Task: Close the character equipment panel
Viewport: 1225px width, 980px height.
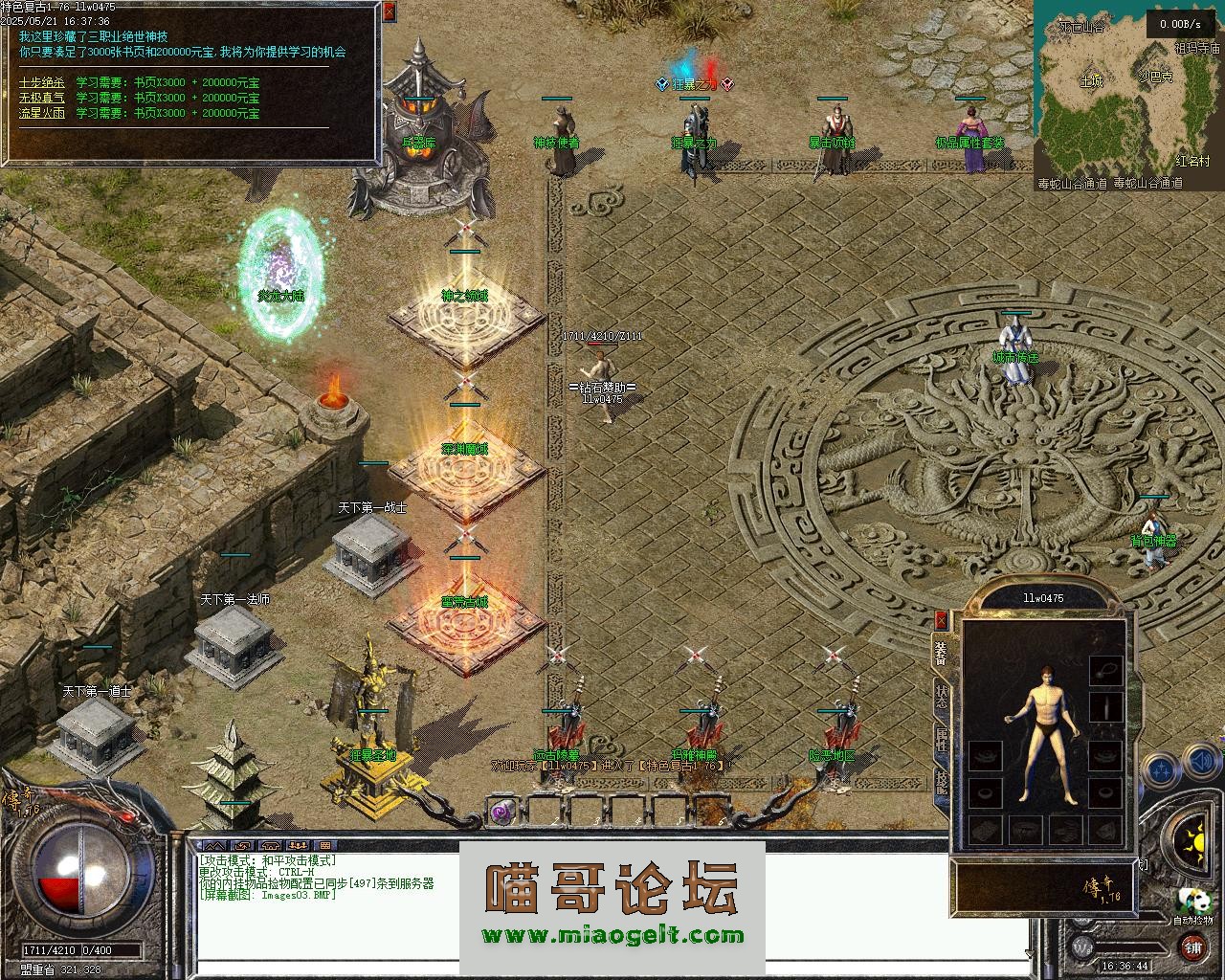Action: (x=941, y=620)
